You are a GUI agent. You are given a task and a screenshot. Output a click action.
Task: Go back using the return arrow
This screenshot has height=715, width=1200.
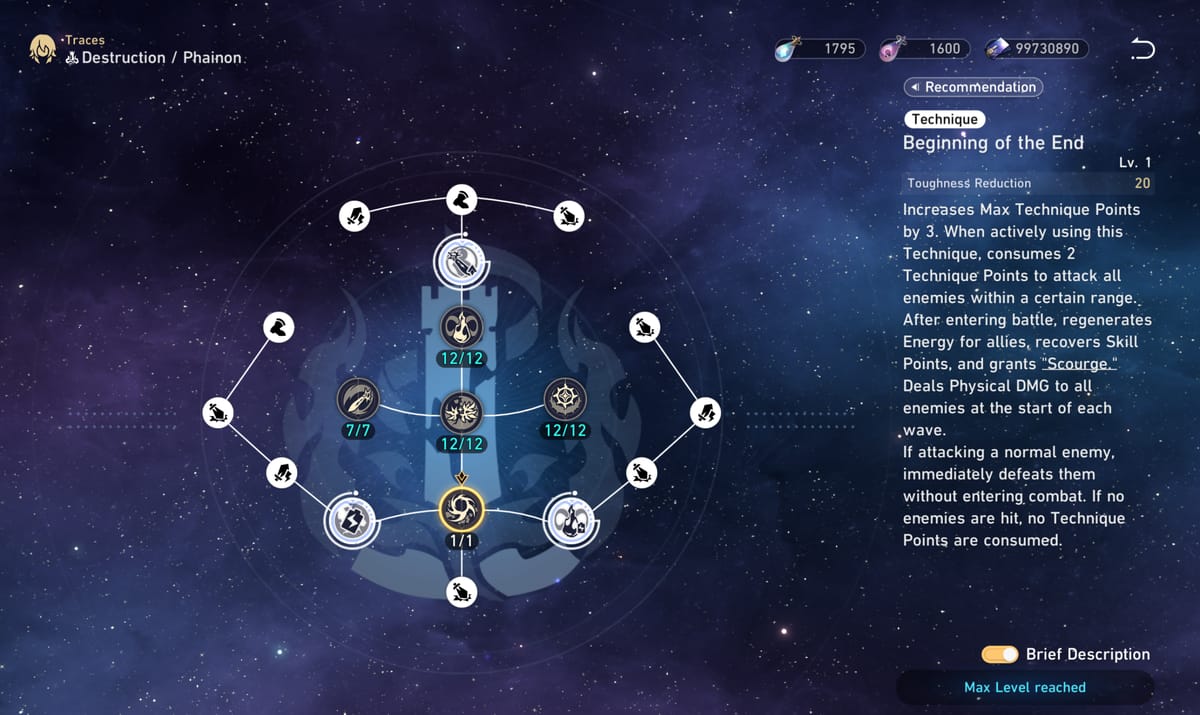coord(1142,49)
